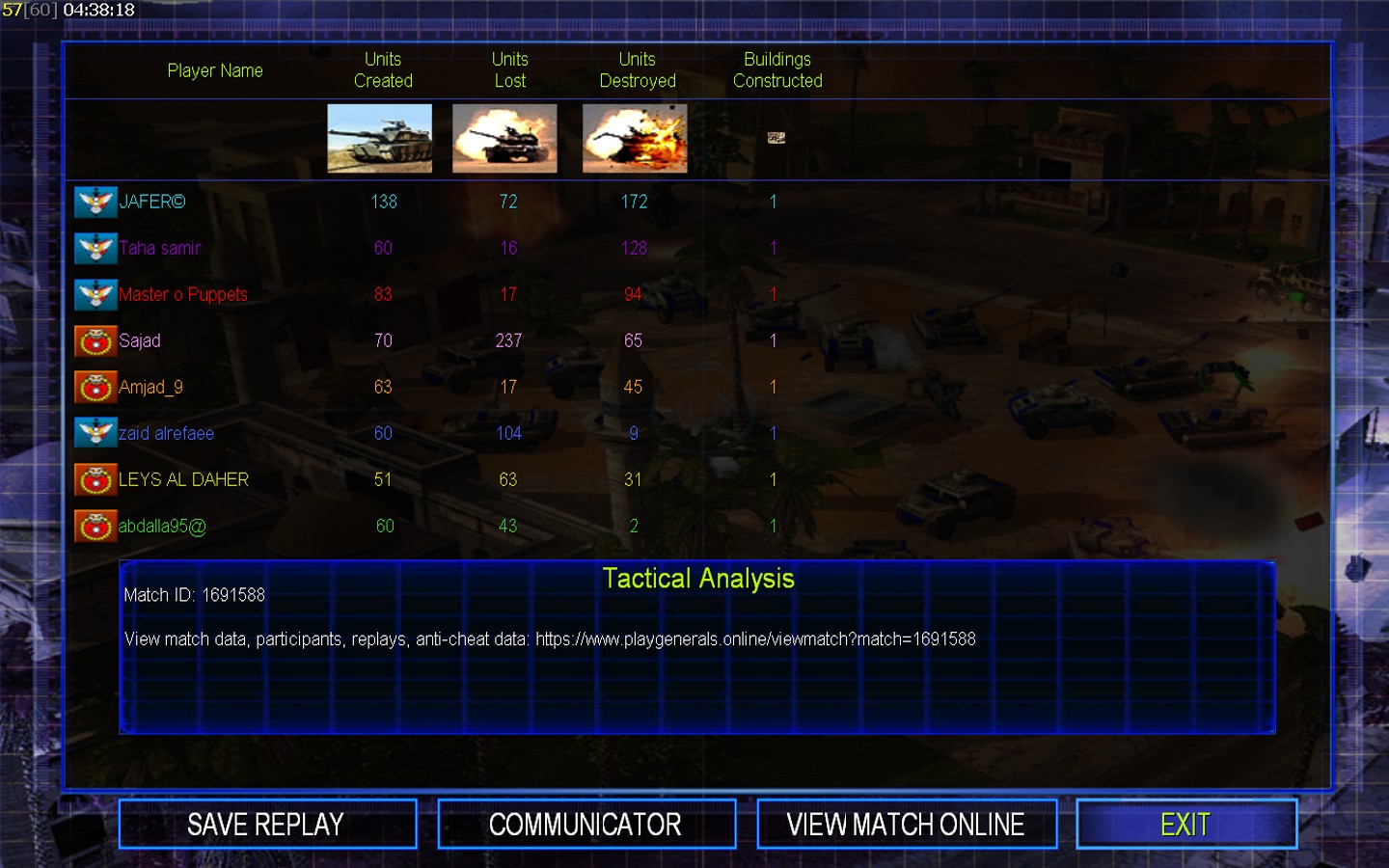Pick Amjad_9 from the player list
1389x868 pixels.
150,387
